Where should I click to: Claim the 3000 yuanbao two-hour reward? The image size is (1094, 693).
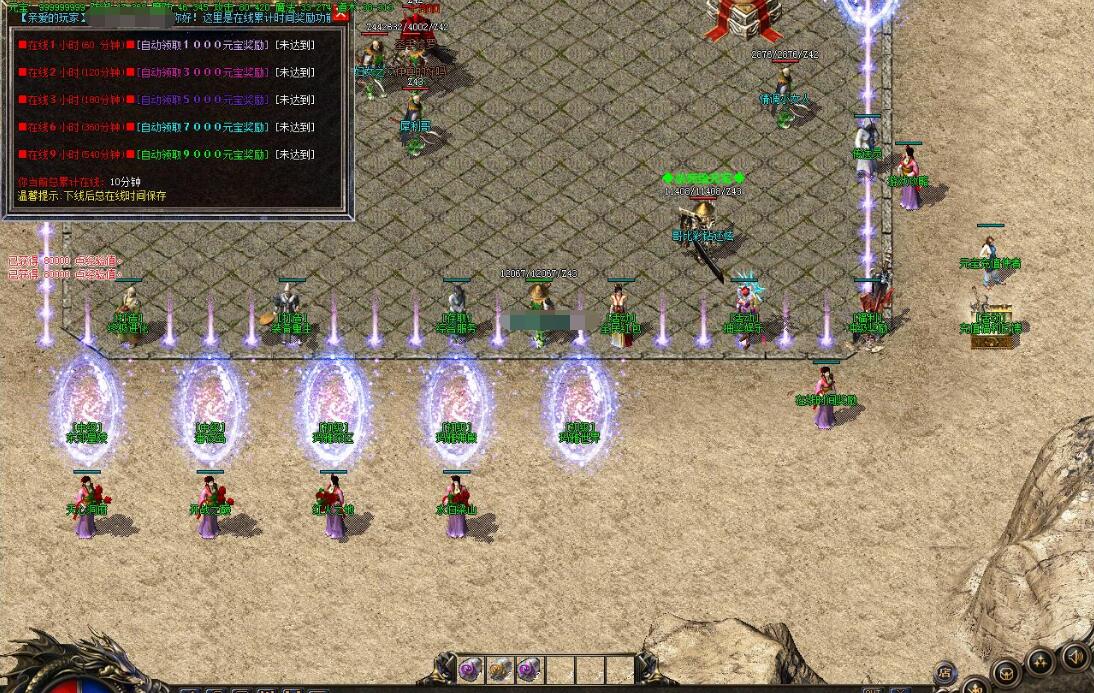pos(203,73)
